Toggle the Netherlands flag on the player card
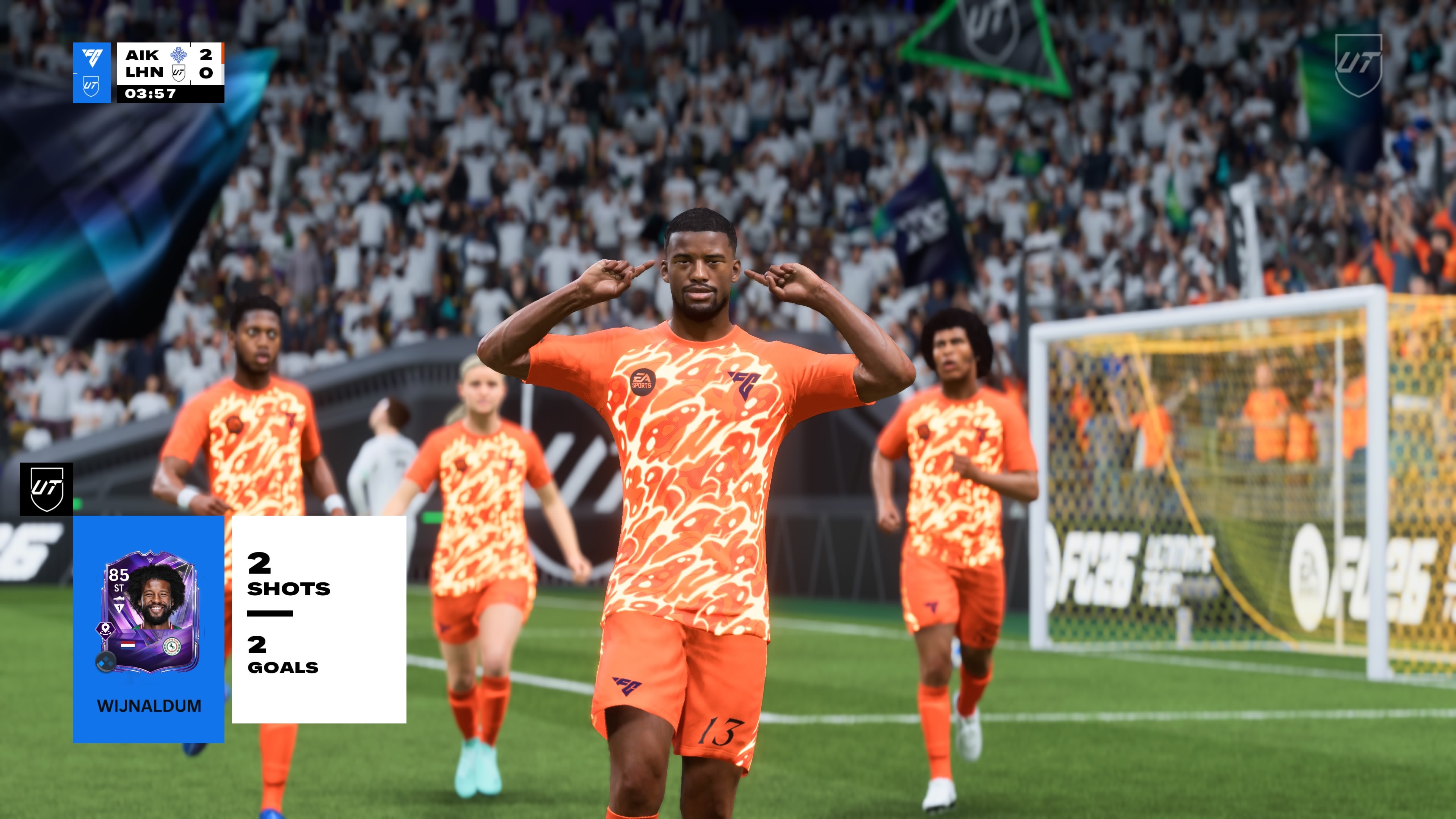This screenshot has height=819, width=1456. 128,645
